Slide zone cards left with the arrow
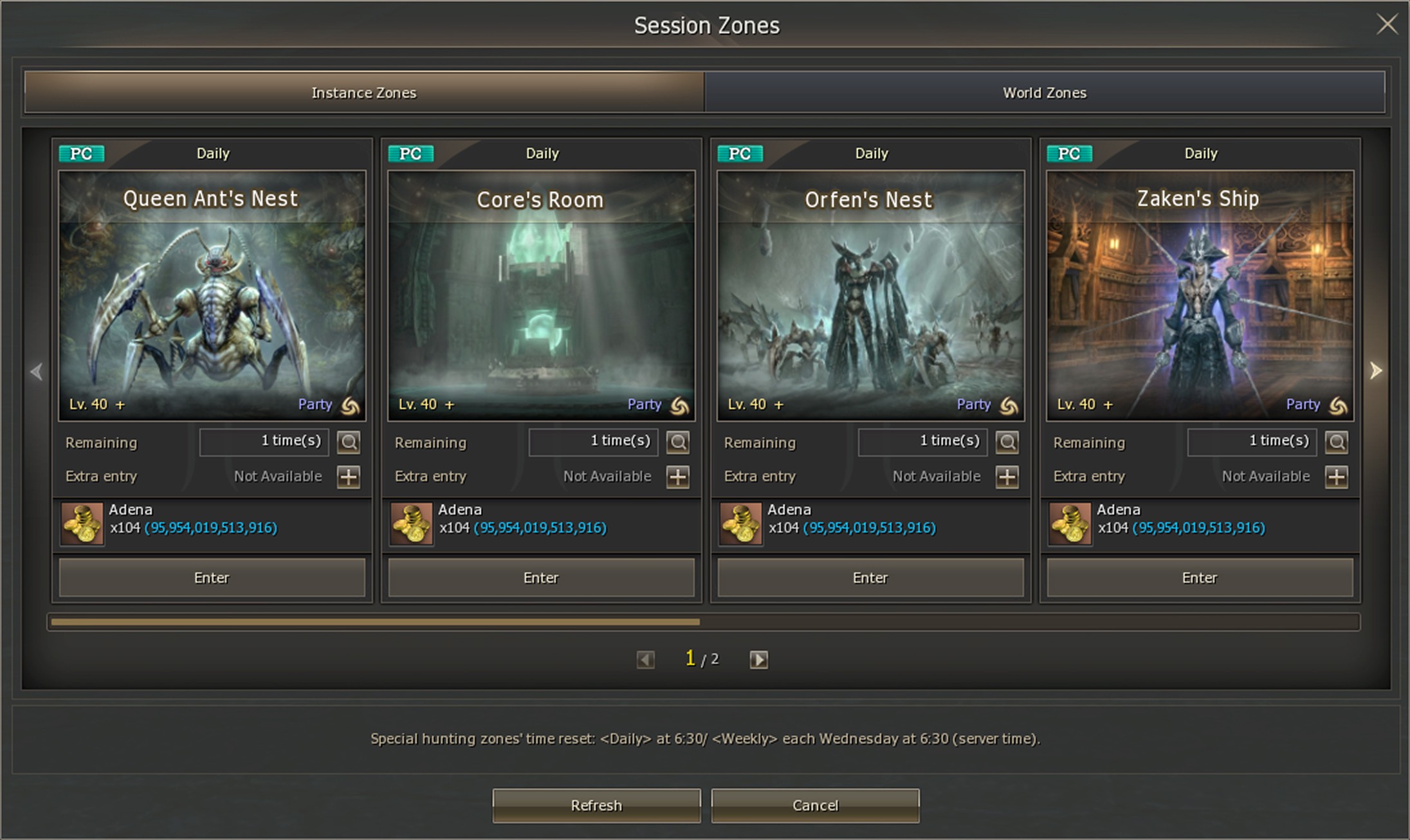Image resolution: width=1410 pixels, height=840 pixels. click(x=37, y=371)
